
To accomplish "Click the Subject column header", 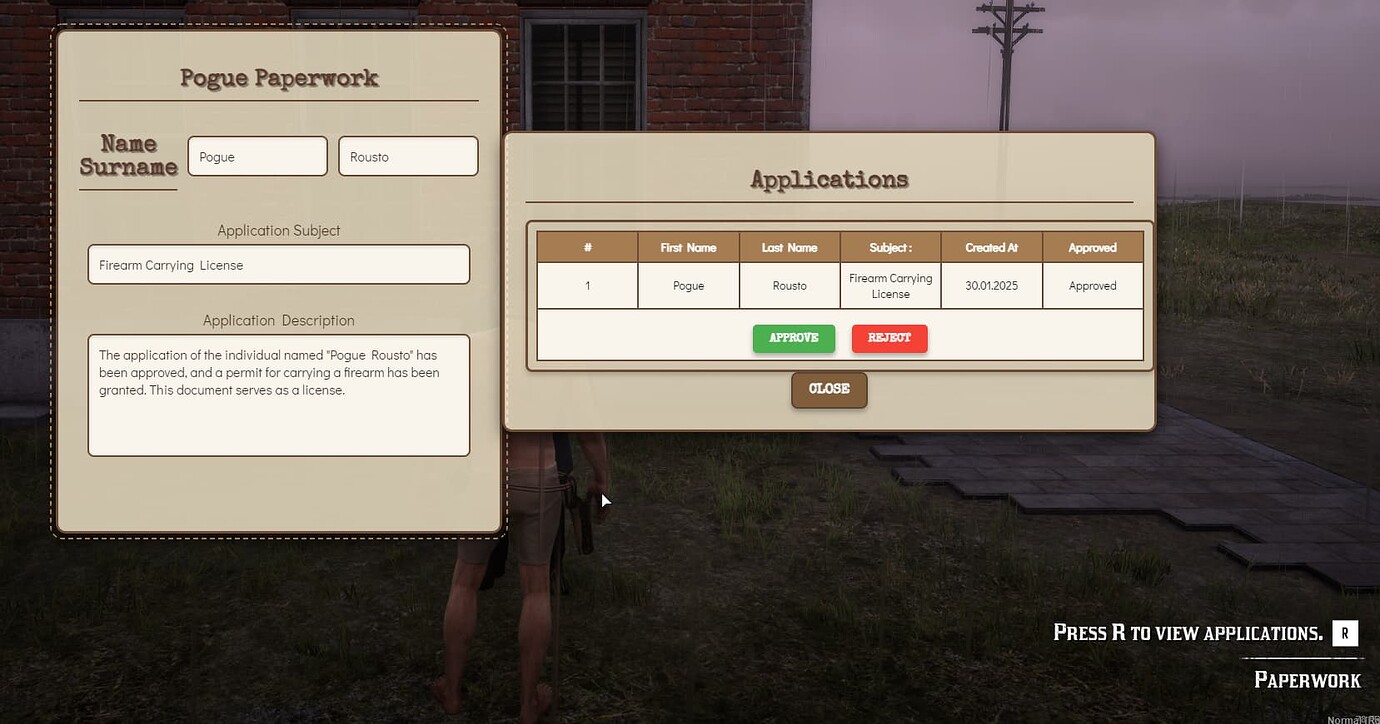I will (890, 247).
